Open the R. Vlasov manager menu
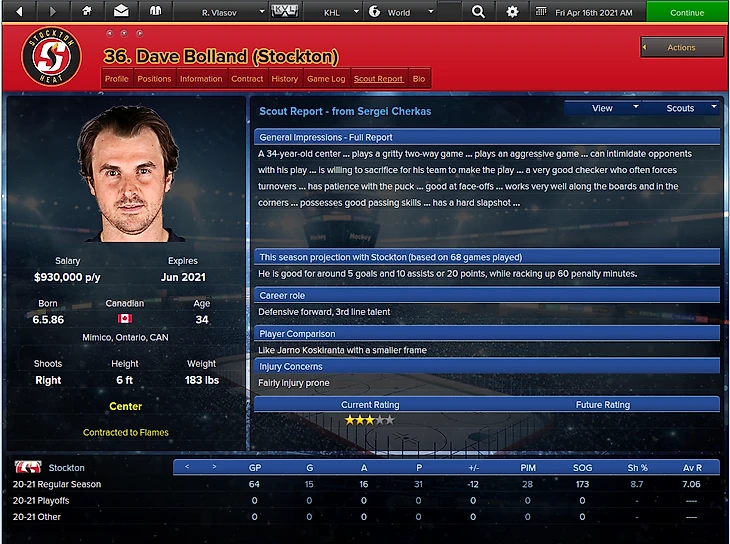 pyautogui.click(x=230, y=13)
